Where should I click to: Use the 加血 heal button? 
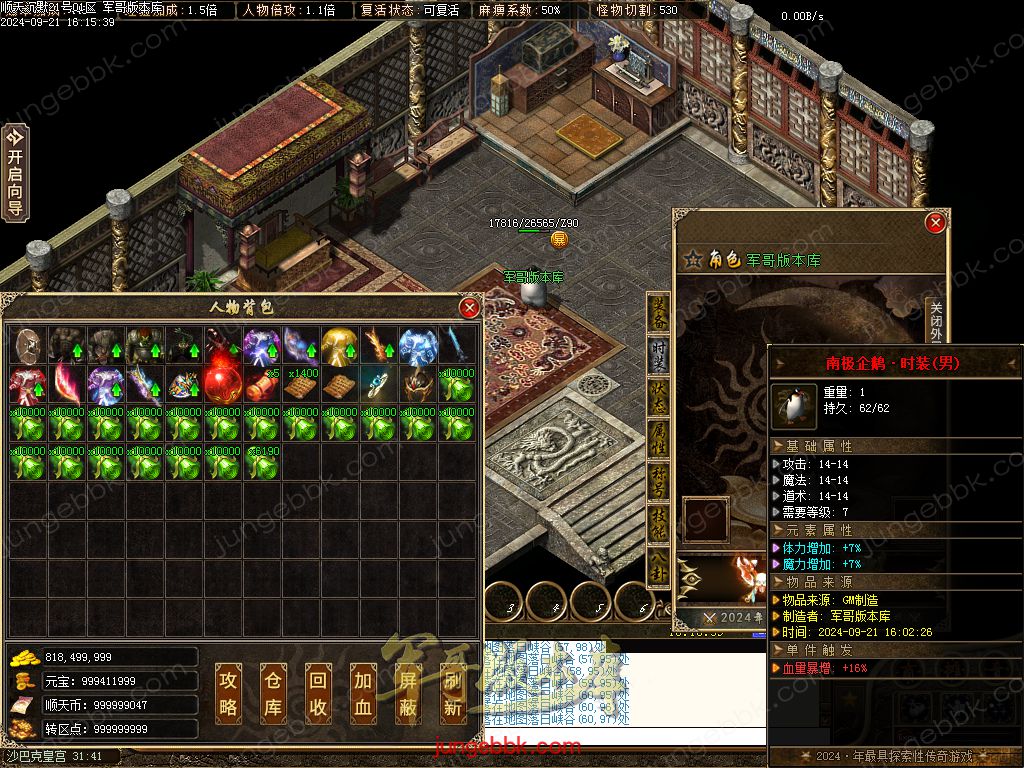tap(364, 692)
